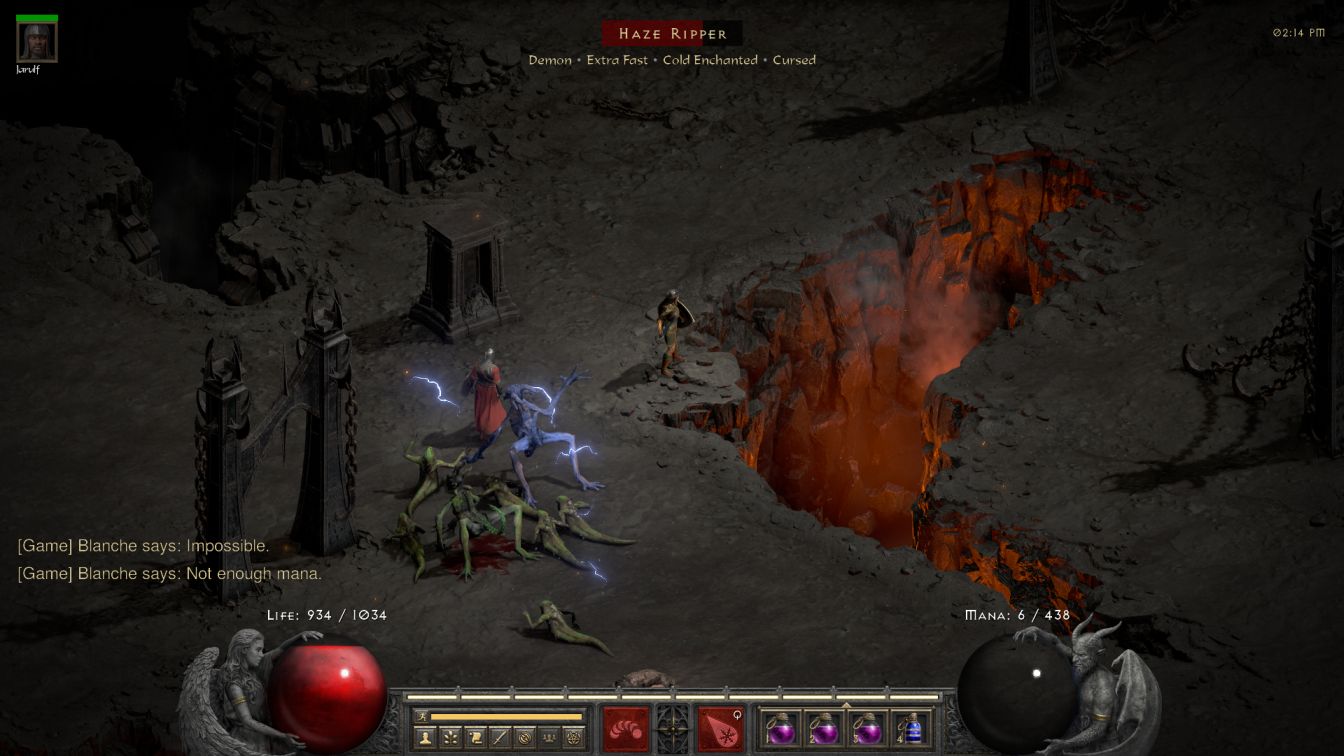The image size is (1344, 756).
Task: Use the purple potion in belt slot 1
Action: [780, 730]
